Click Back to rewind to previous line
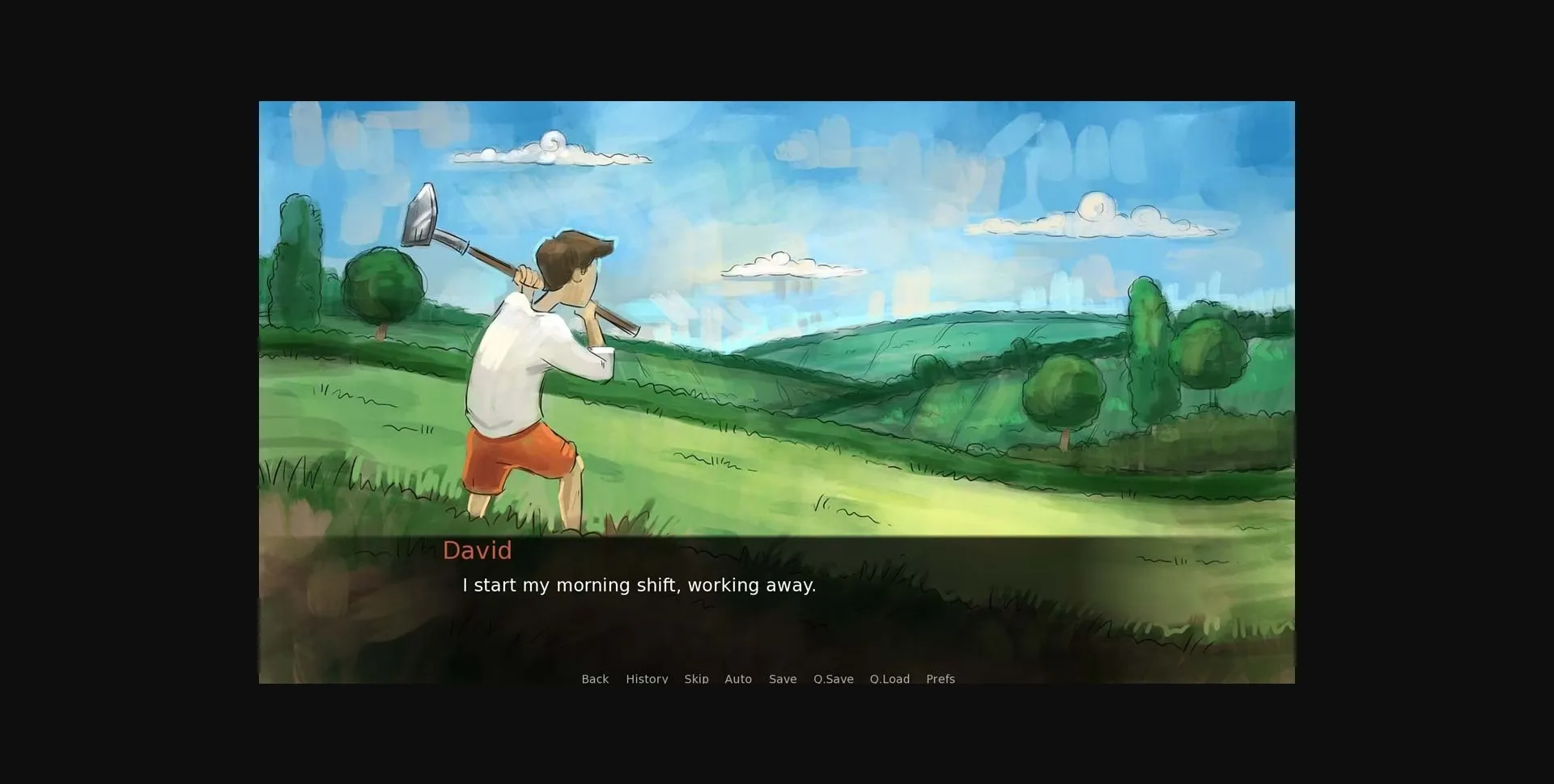This screenshot has height=784, width=1554. click(595, 679)
